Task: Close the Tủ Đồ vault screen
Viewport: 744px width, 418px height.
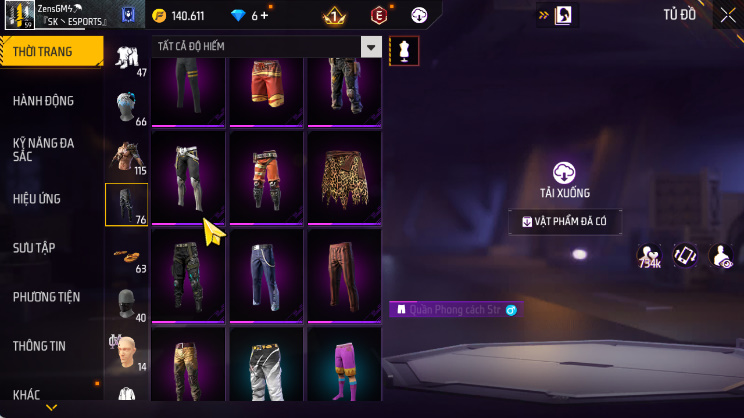Action: point(727,15)
